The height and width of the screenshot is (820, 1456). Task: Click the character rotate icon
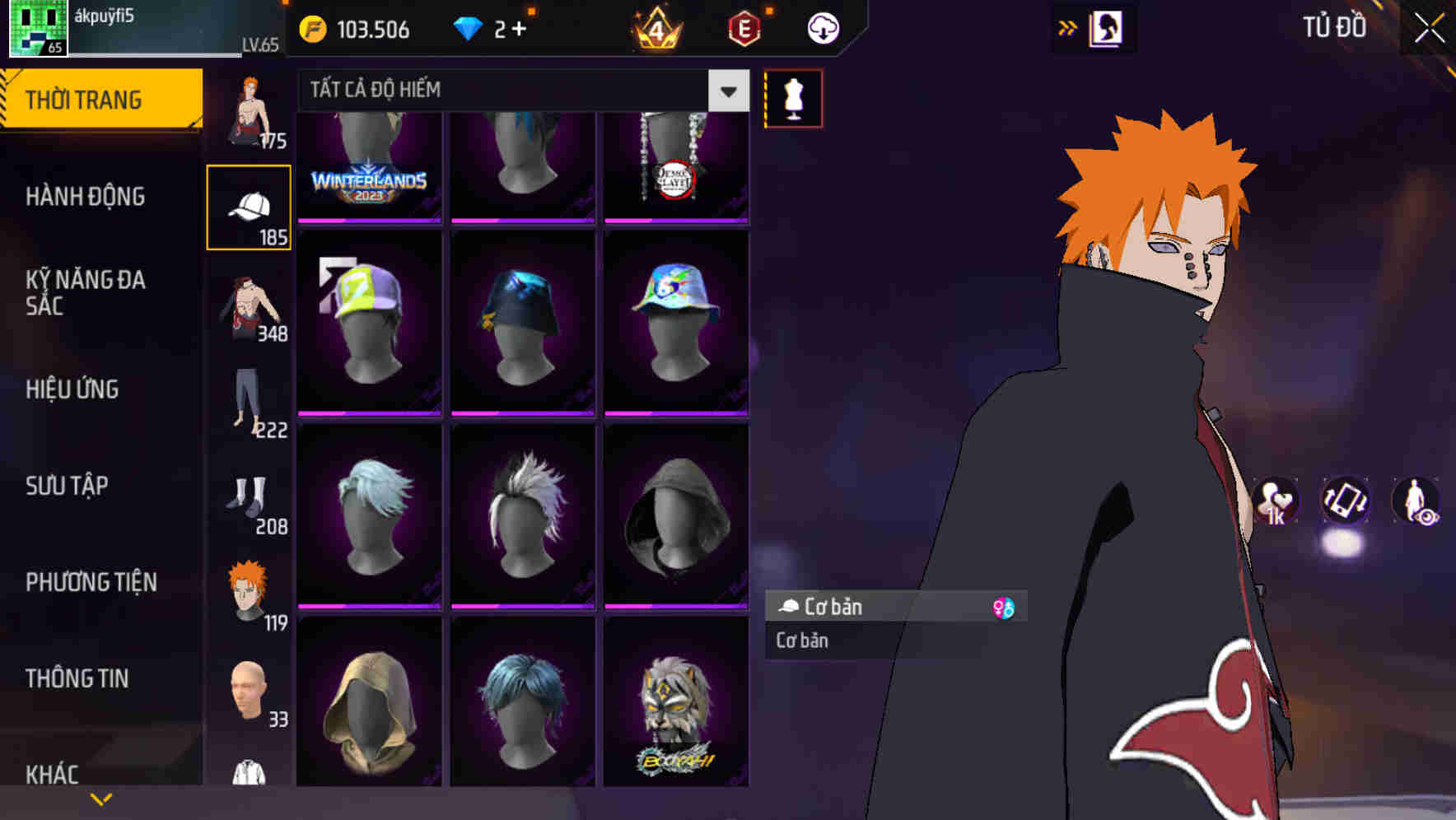(1344, 502)
